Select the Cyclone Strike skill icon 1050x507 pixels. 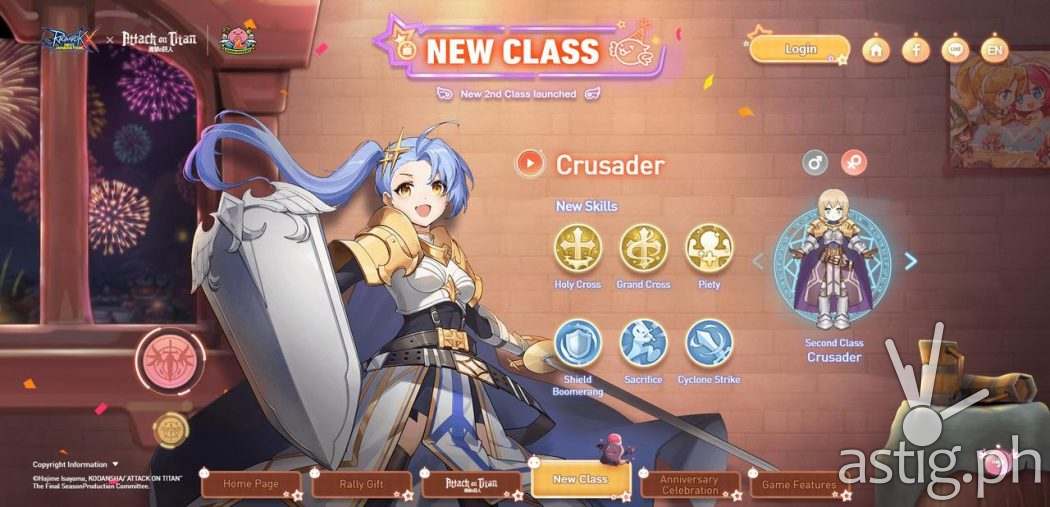708,343
